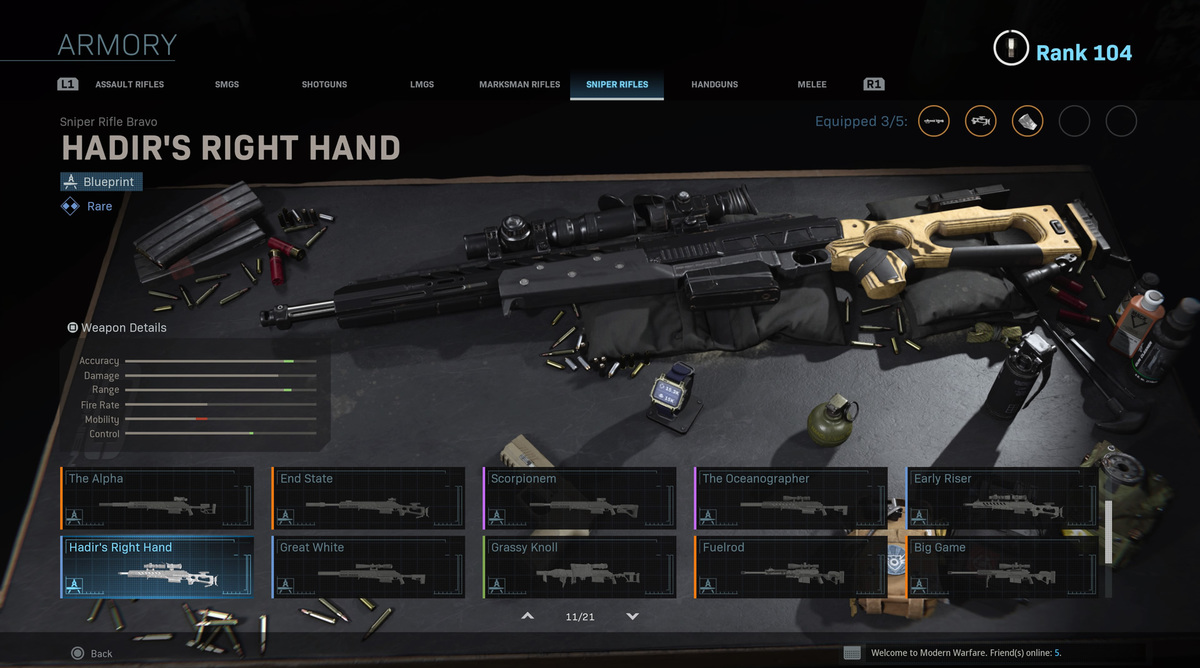The width and height of the screenshot is (1200, 668).
Task: Select the Shotguns tab
Action: point(324,85)
